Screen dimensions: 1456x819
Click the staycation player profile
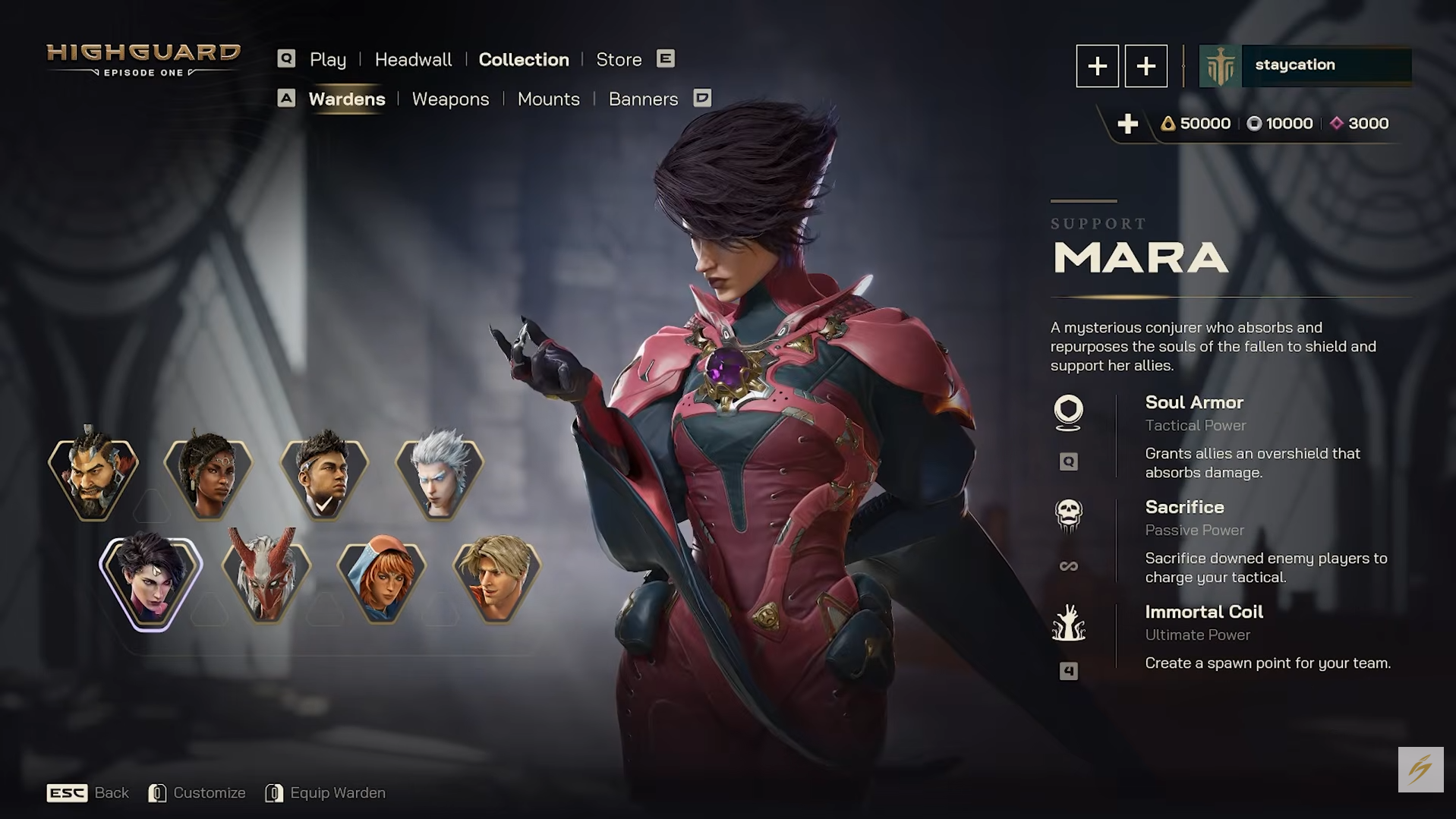pyautogui.click(x=1305, y=65)
